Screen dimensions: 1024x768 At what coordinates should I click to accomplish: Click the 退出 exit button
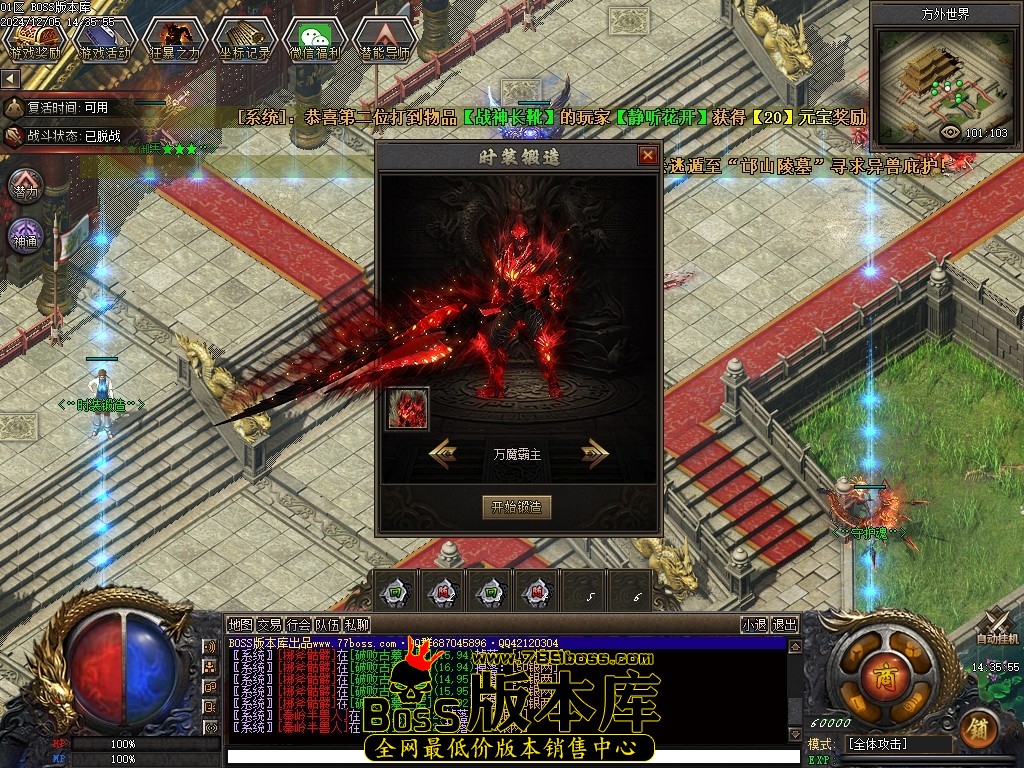[x=785, y=625]
